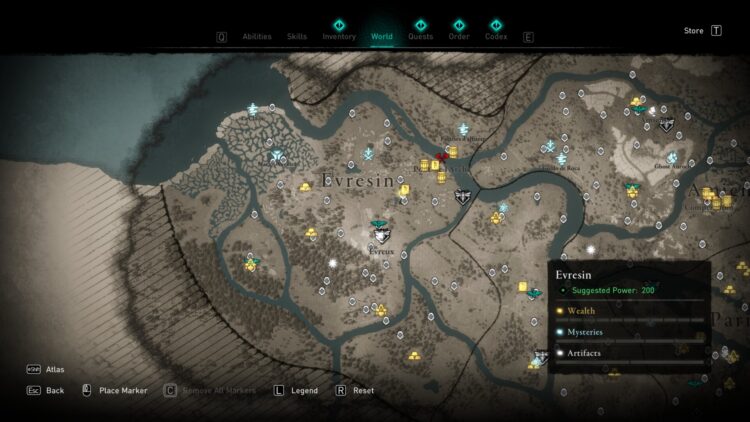
Task: Show the Quests tab
Action: [421, 37]
